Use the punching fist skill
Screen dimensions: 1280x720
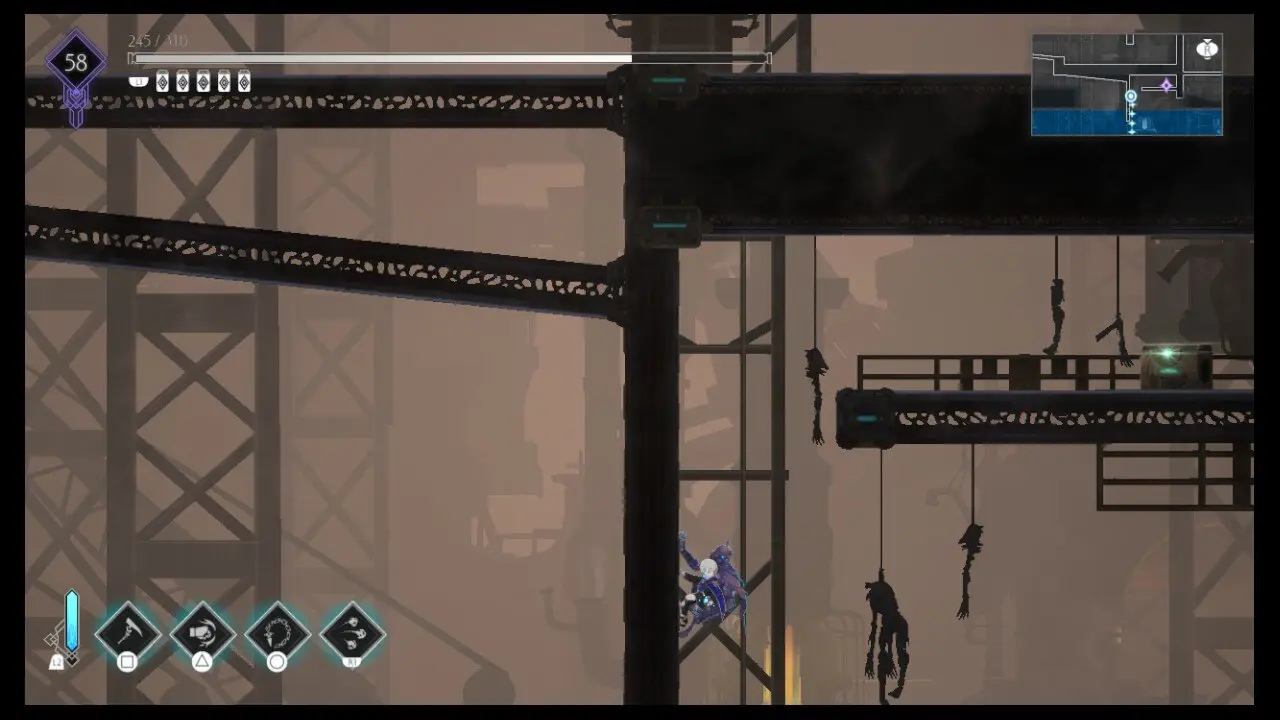(x=202, y=633)
